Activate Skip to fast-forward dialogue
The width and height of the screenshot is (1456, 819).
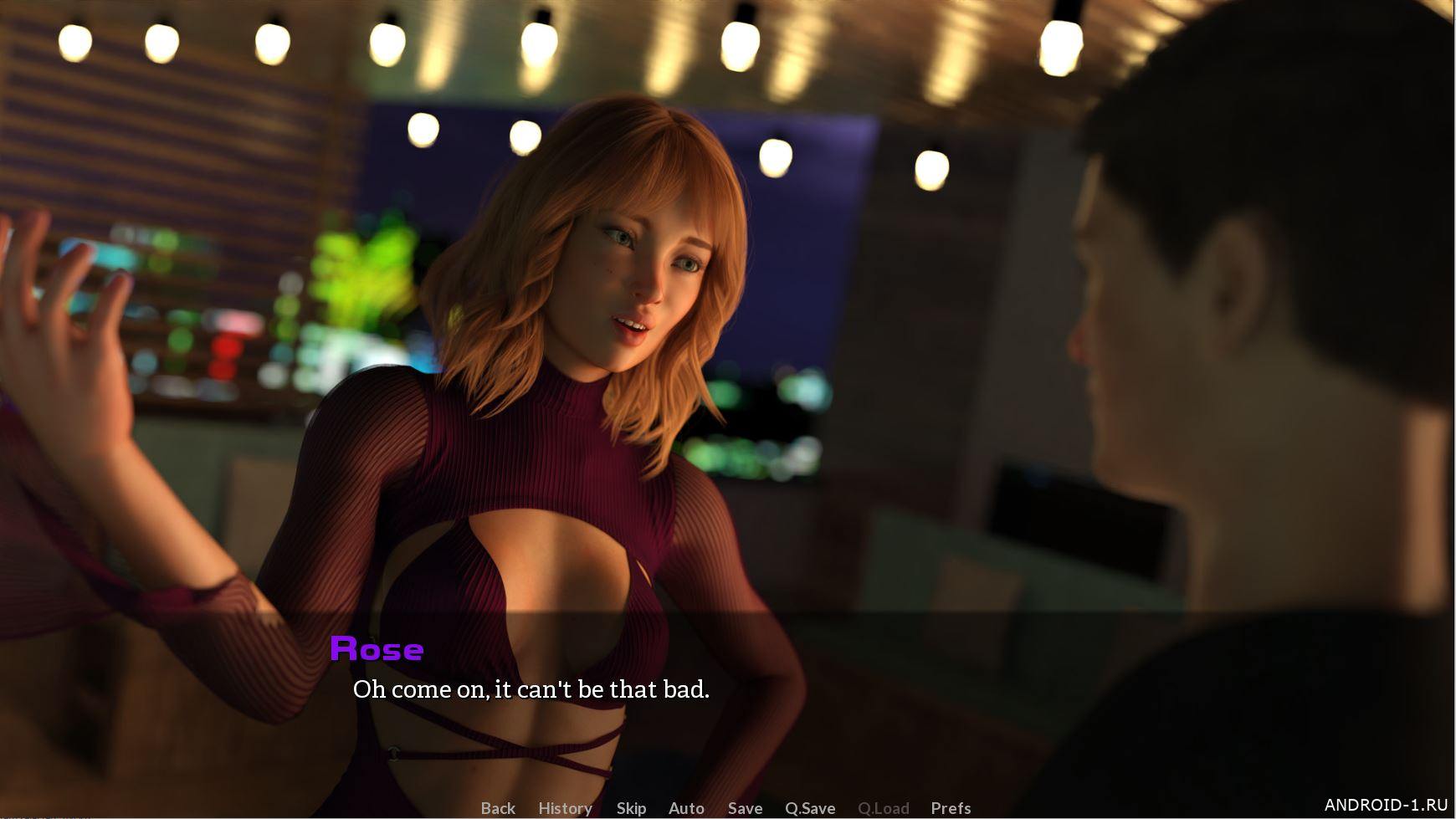click(631, 808)
